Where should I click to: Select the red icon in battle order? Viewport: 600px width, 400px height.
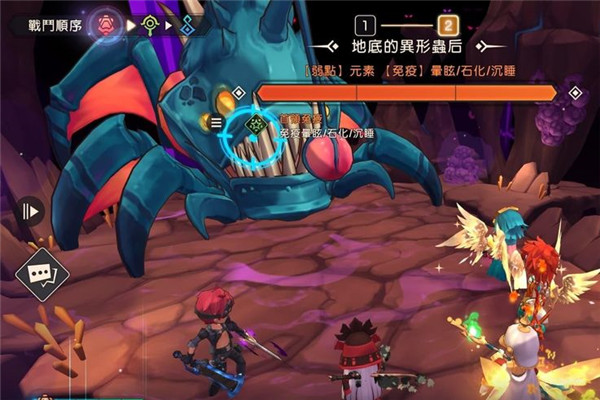tap(108, 22)
